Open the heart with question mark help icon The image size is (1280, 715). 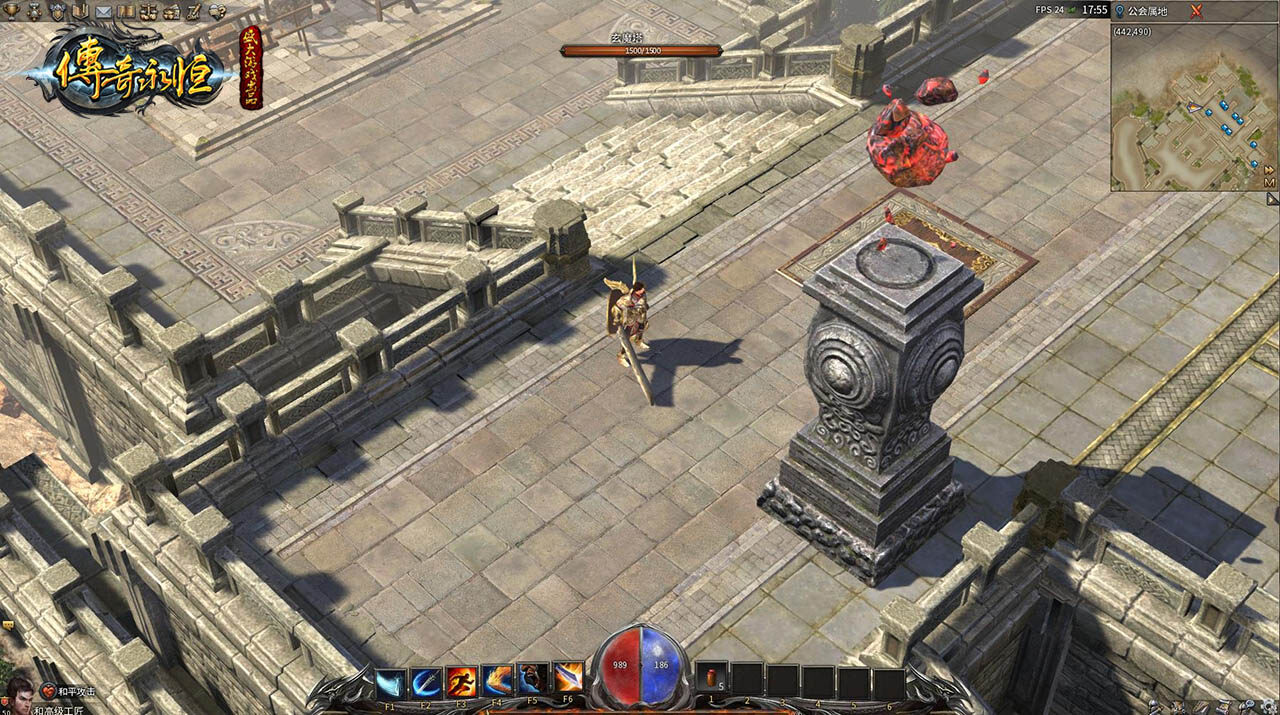[x=217, y=11]
